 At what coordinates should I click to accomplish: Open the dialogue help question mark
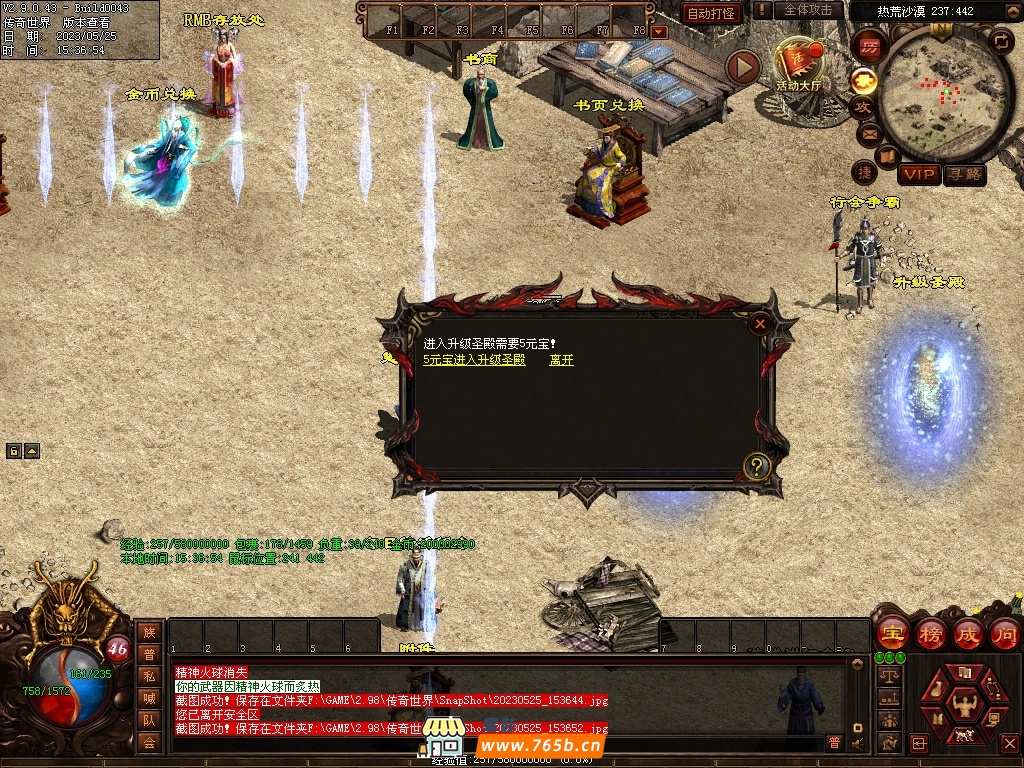point(758,465)
